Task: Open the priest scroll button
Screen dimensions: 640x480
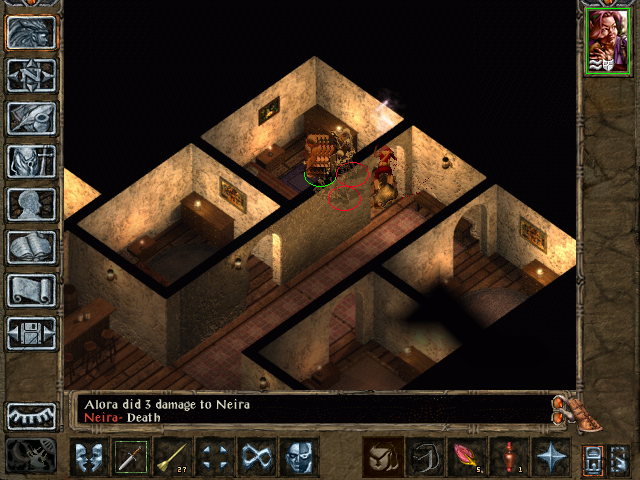Action: [x=32, y=290]
